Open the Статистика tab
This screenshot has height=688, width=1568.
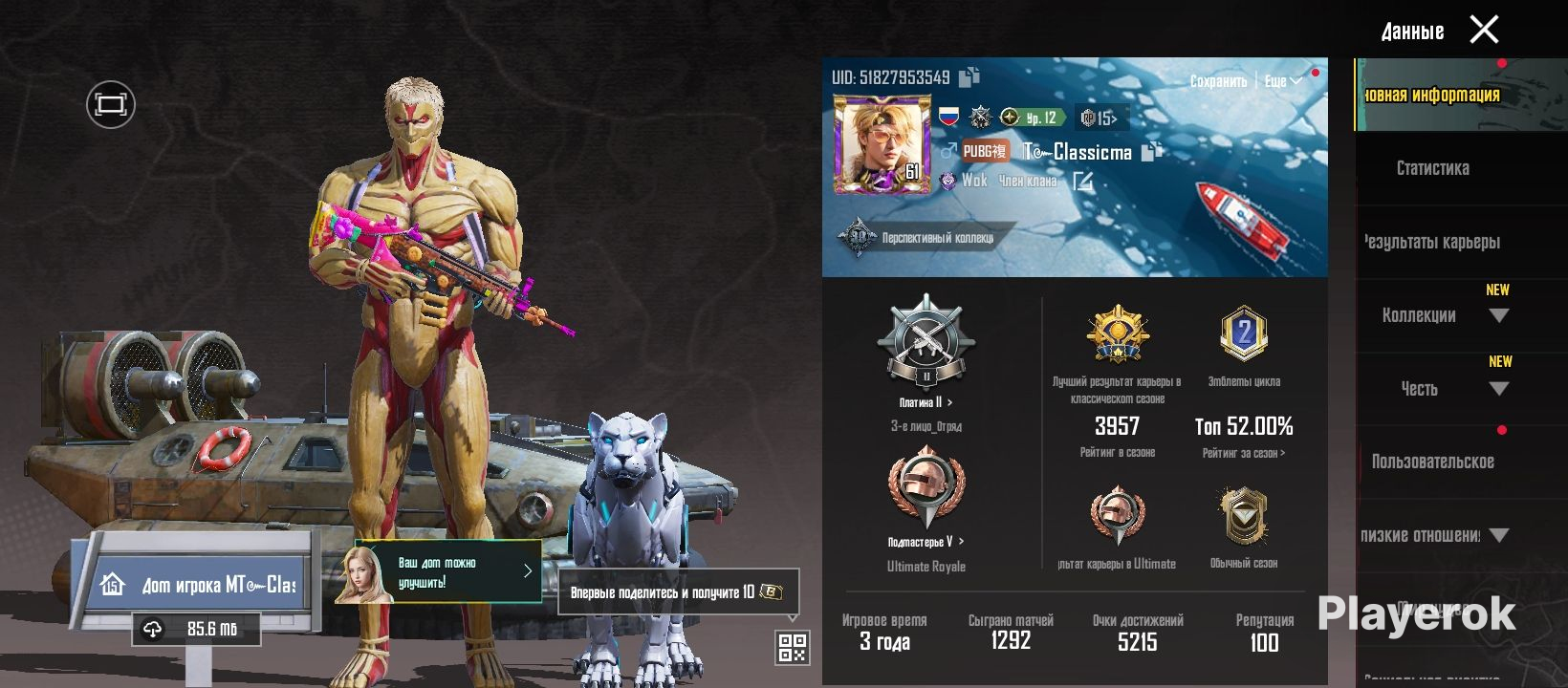point(1432,168)
